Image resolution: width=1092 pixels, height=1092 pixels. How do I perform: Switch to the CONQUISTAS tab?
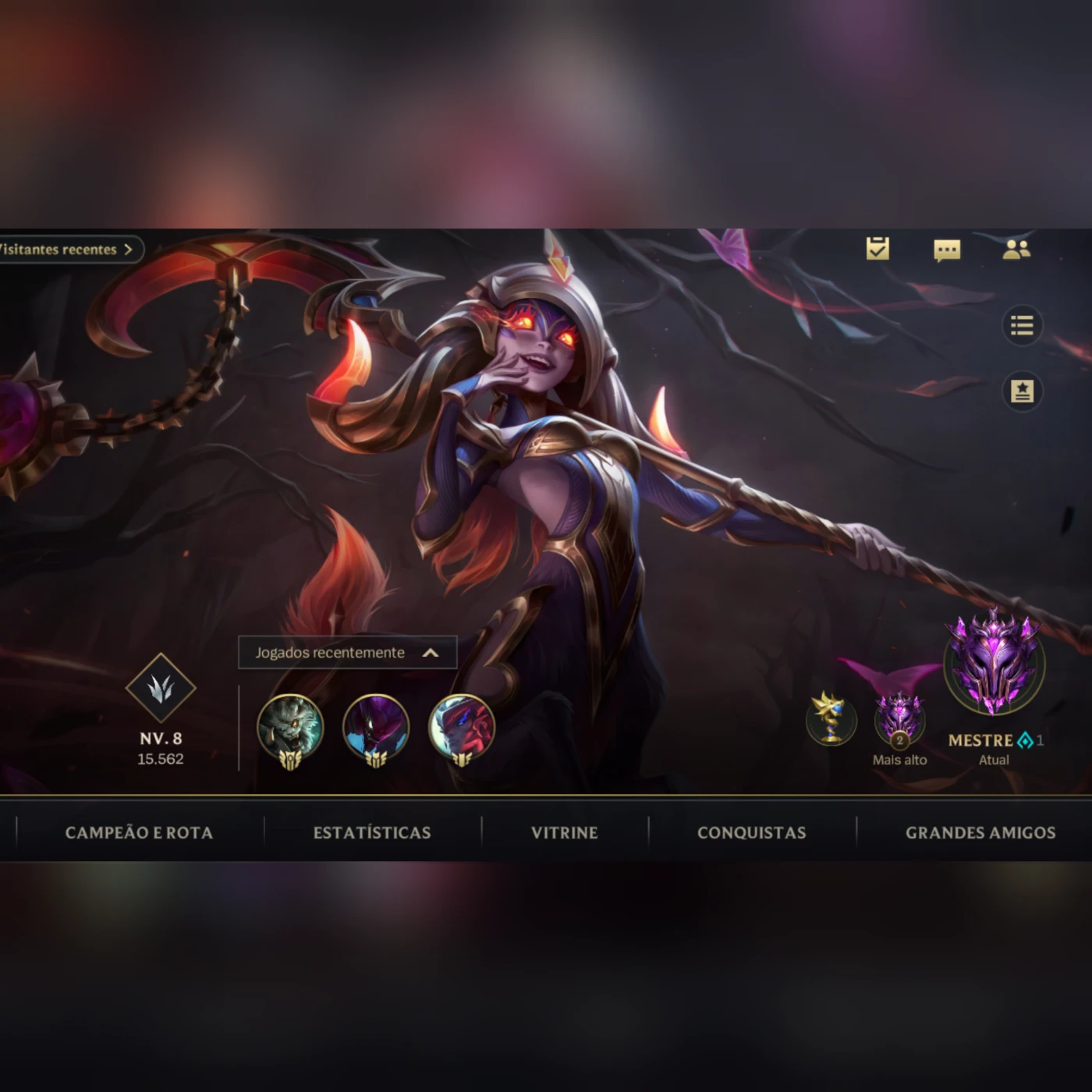click(750, 832)
